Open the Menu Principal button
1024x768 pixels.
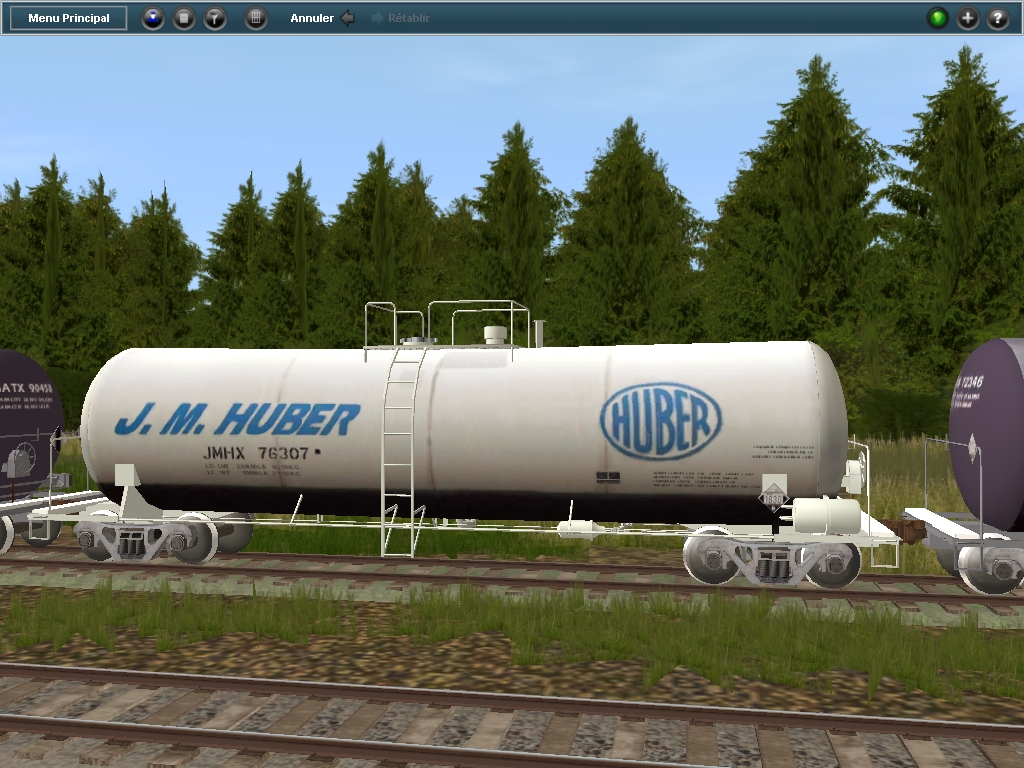pos(68,18)
